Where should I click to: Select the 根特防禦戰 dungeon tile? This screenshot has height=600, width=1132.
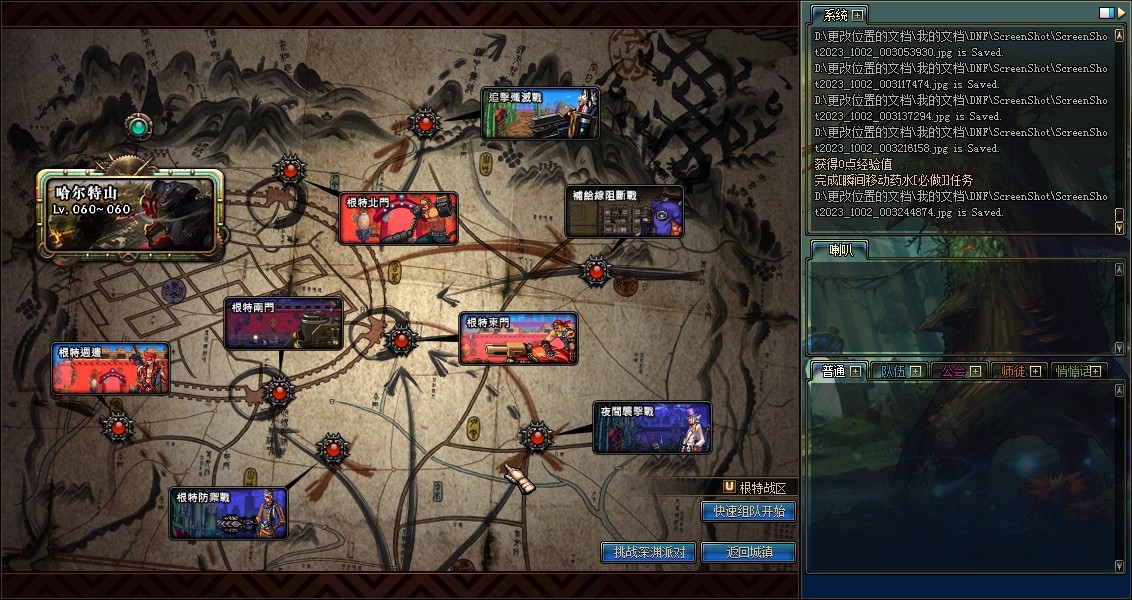[x=229, y=513]
